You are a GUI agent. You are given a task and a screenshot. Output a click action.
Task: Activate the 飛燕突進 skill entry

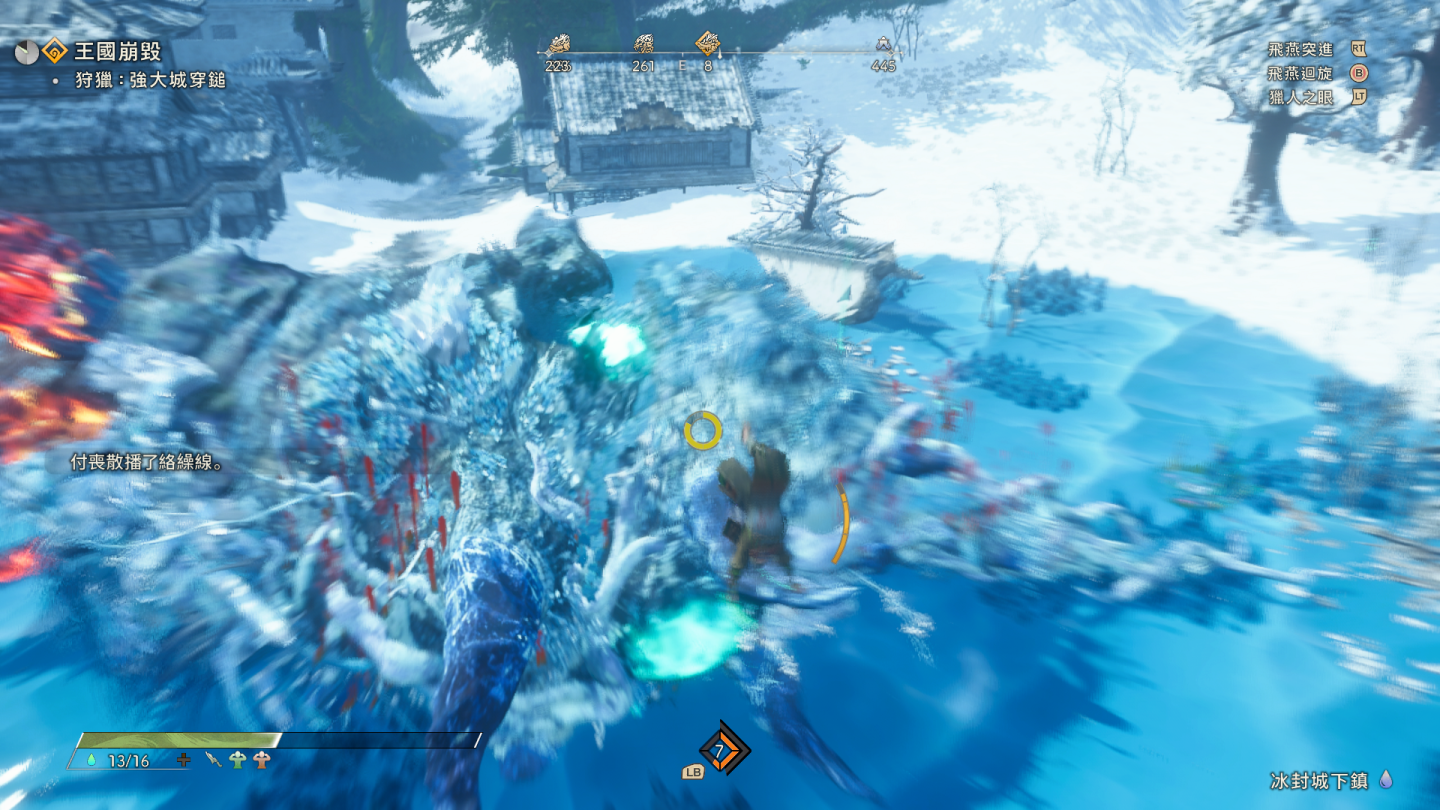click(1300, 49)
